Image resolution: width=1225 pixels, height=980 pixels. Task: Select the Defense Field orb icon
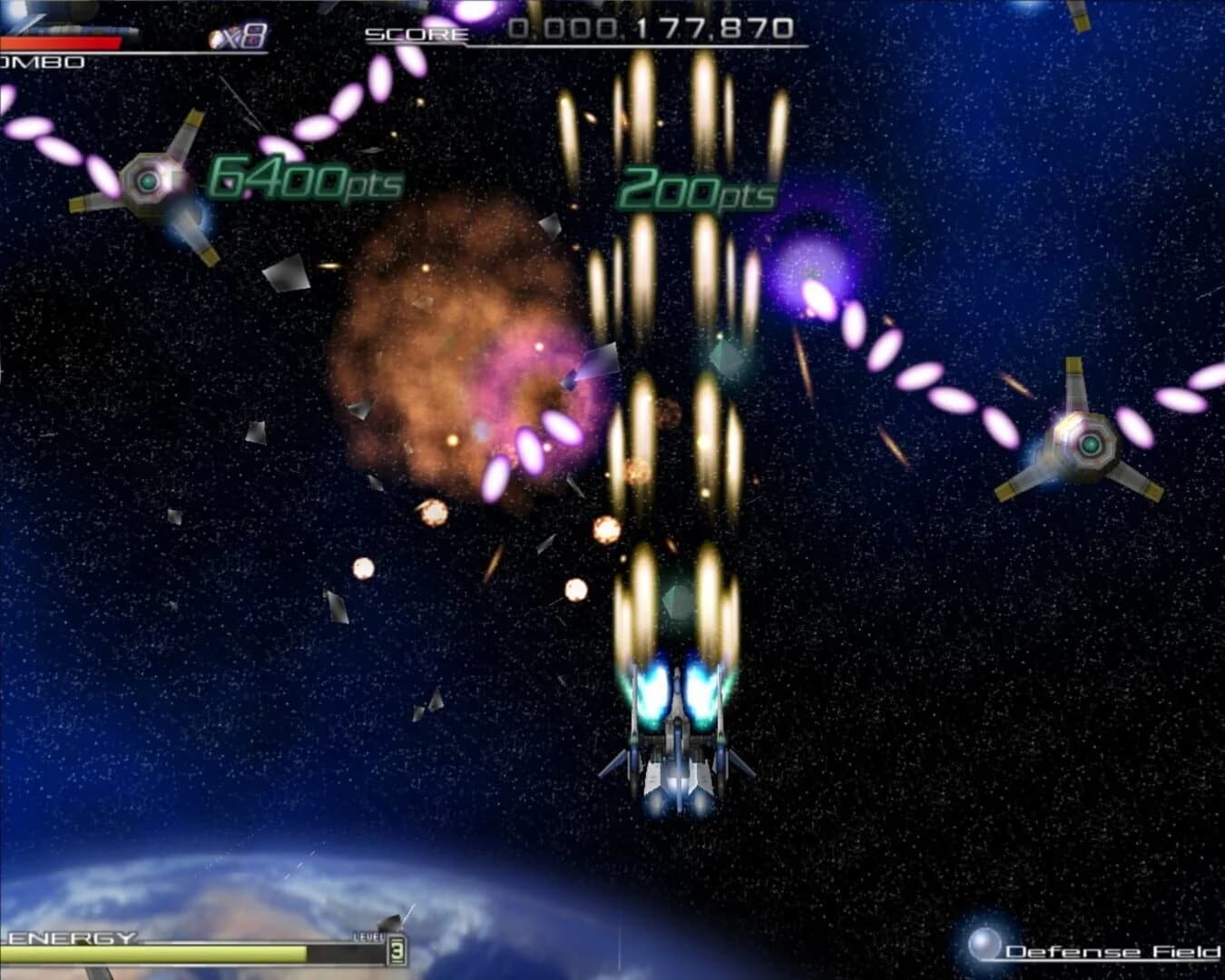(985, 941)
